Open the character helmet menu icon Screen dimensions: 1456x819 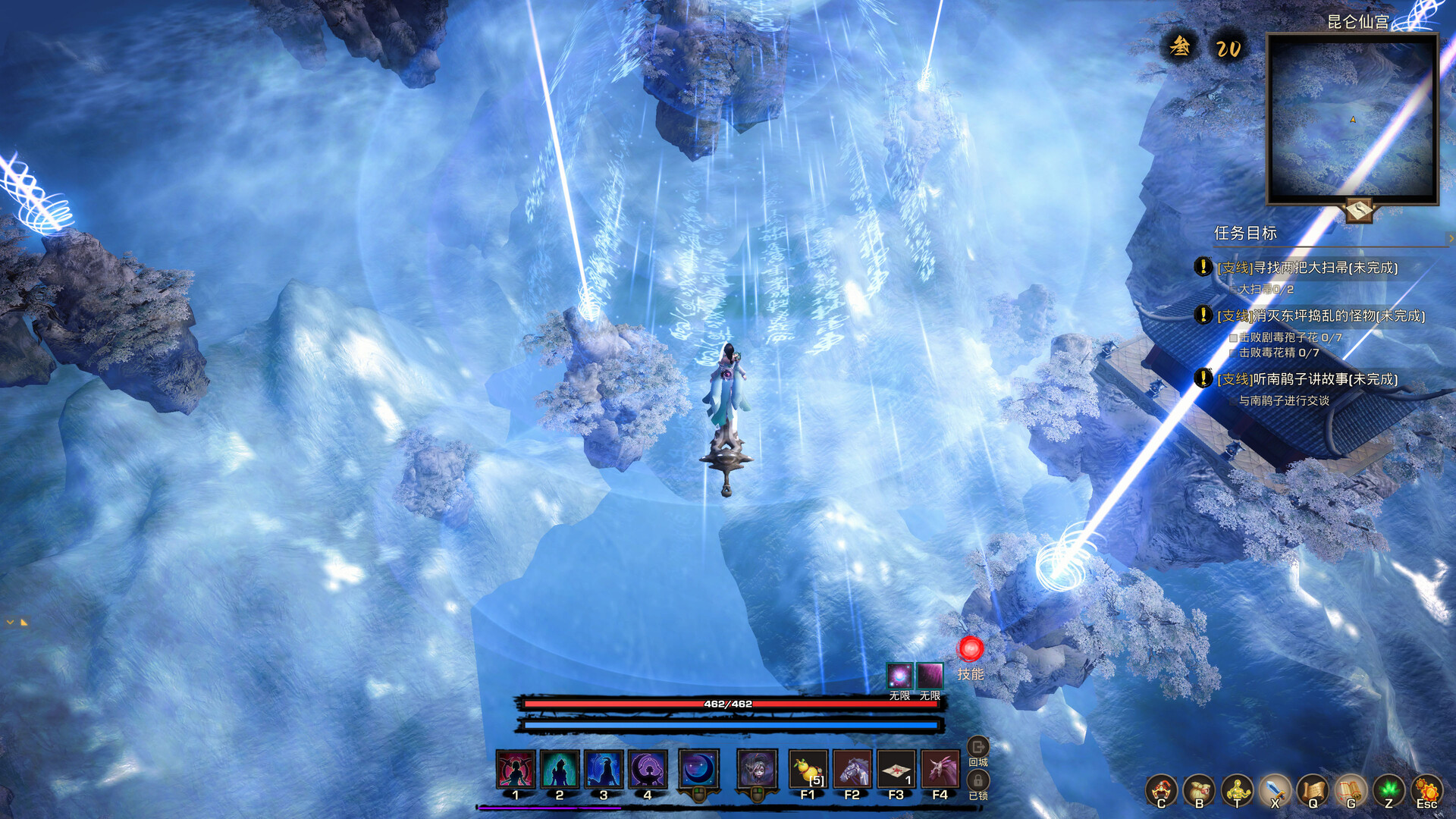(1161, 789)
